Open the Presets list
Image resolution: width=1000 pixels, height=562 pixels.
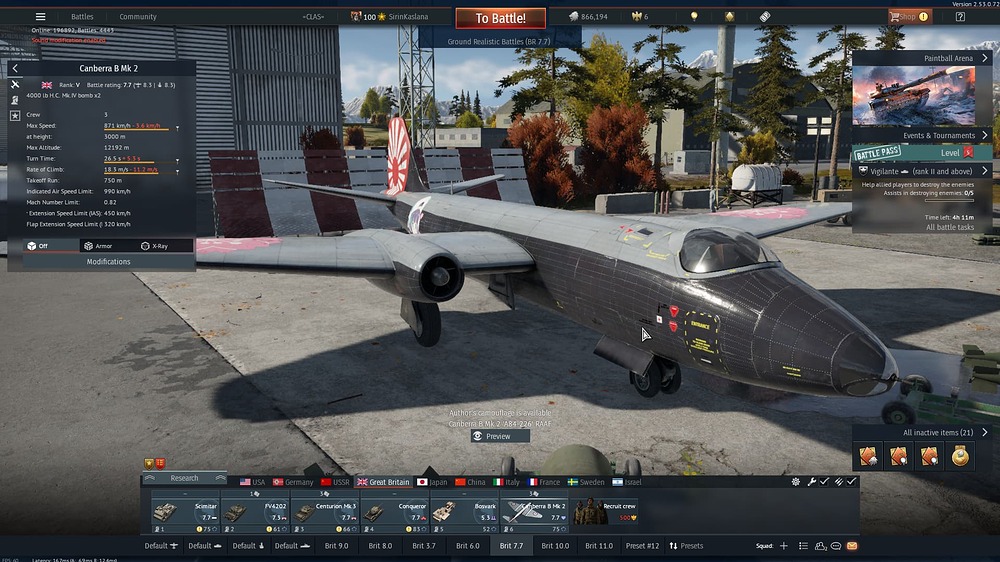686,546
